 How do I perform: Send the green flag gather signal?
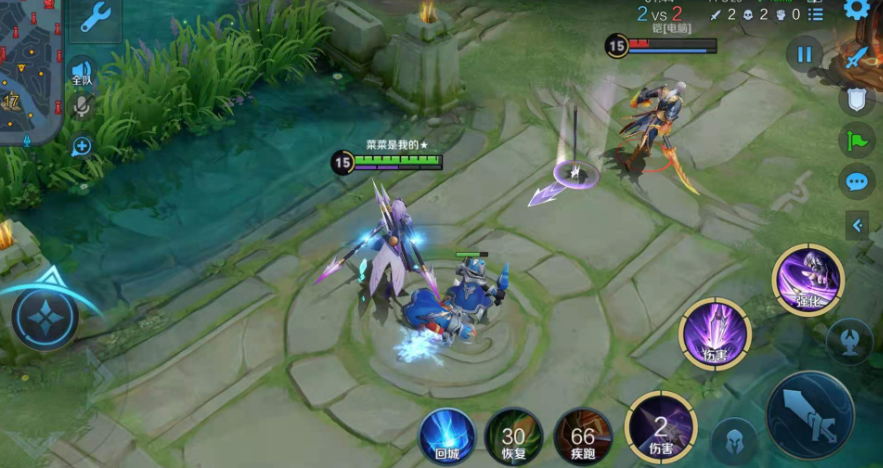[x=856, y=140]
